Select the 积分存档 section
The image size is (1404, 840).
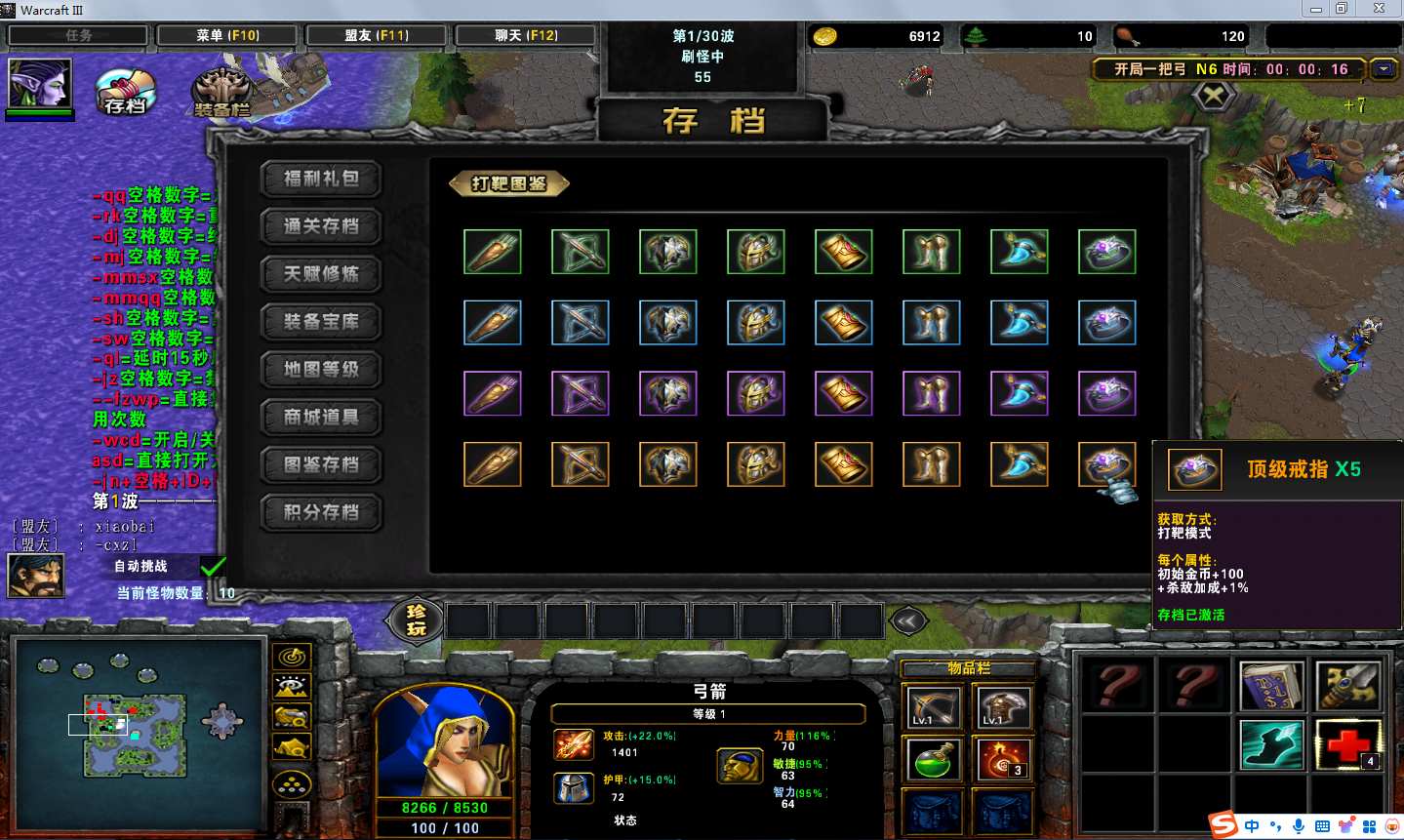pos(321,512)
